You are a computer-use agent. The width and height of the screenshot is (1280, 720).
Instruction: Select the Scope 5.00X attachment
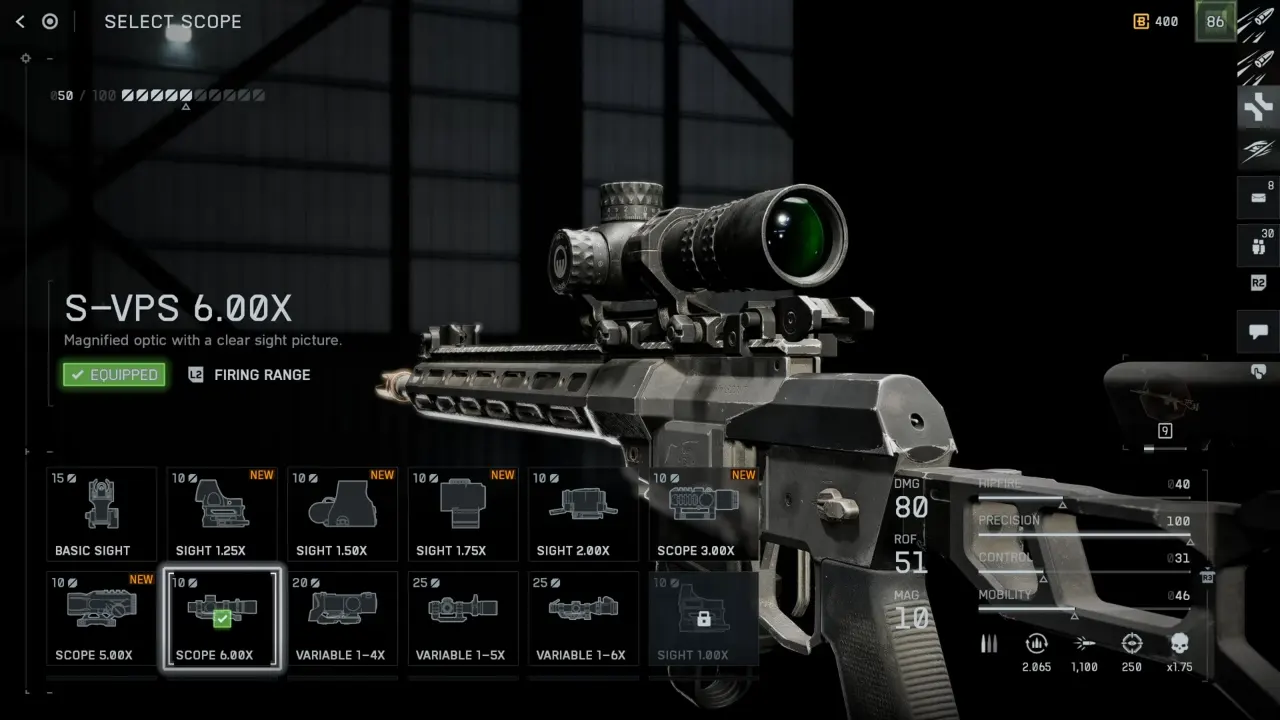pos(102,618)
